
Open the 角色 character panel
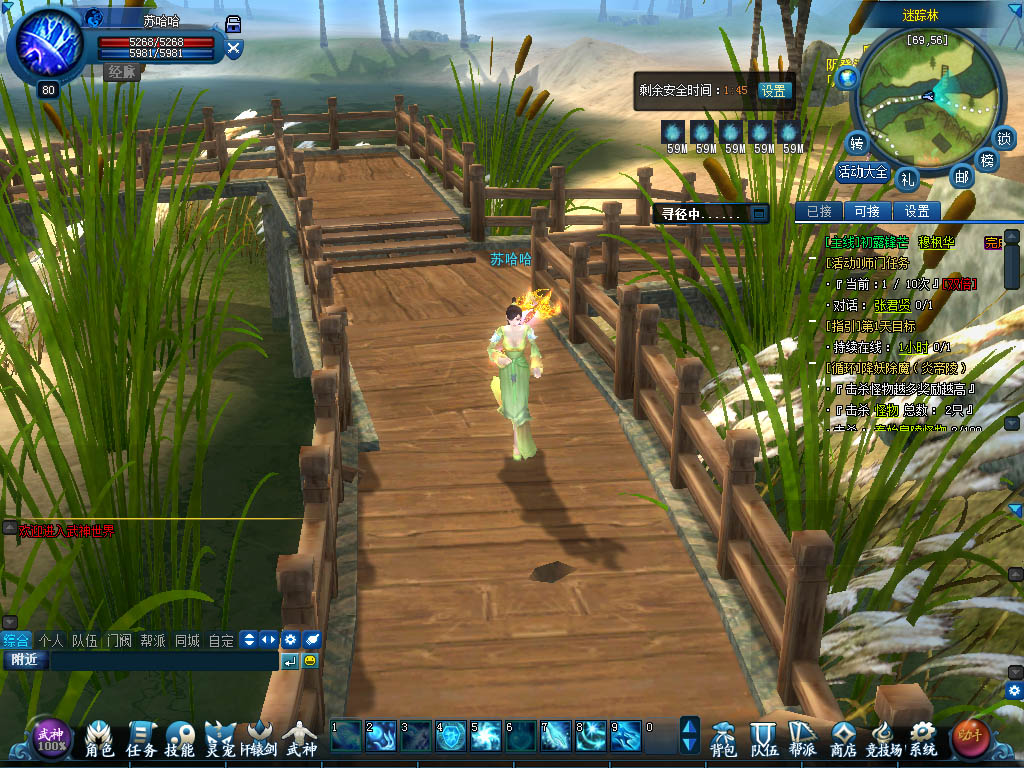click(99, 738)
